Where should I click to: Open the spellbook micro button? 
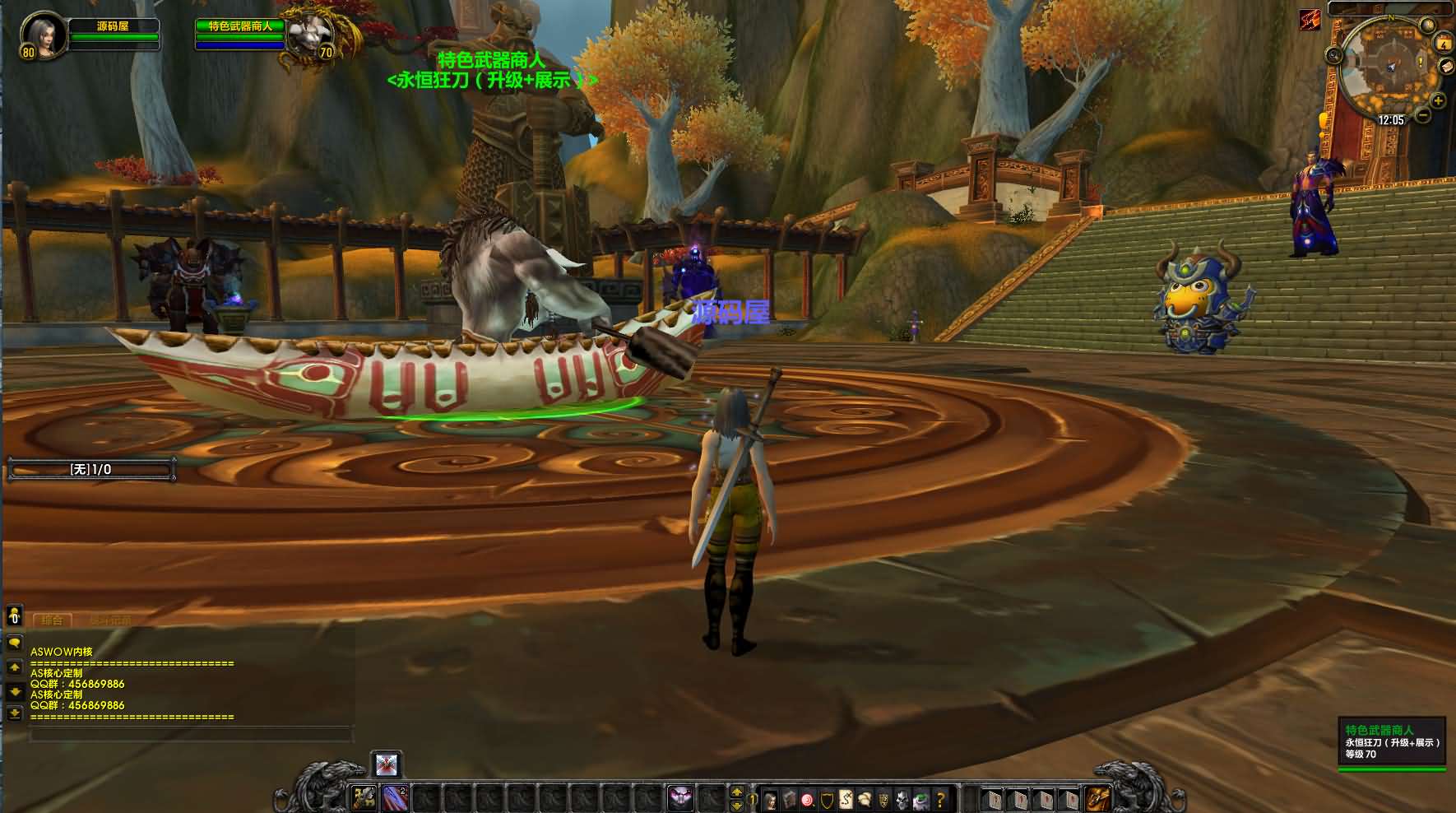789,798
